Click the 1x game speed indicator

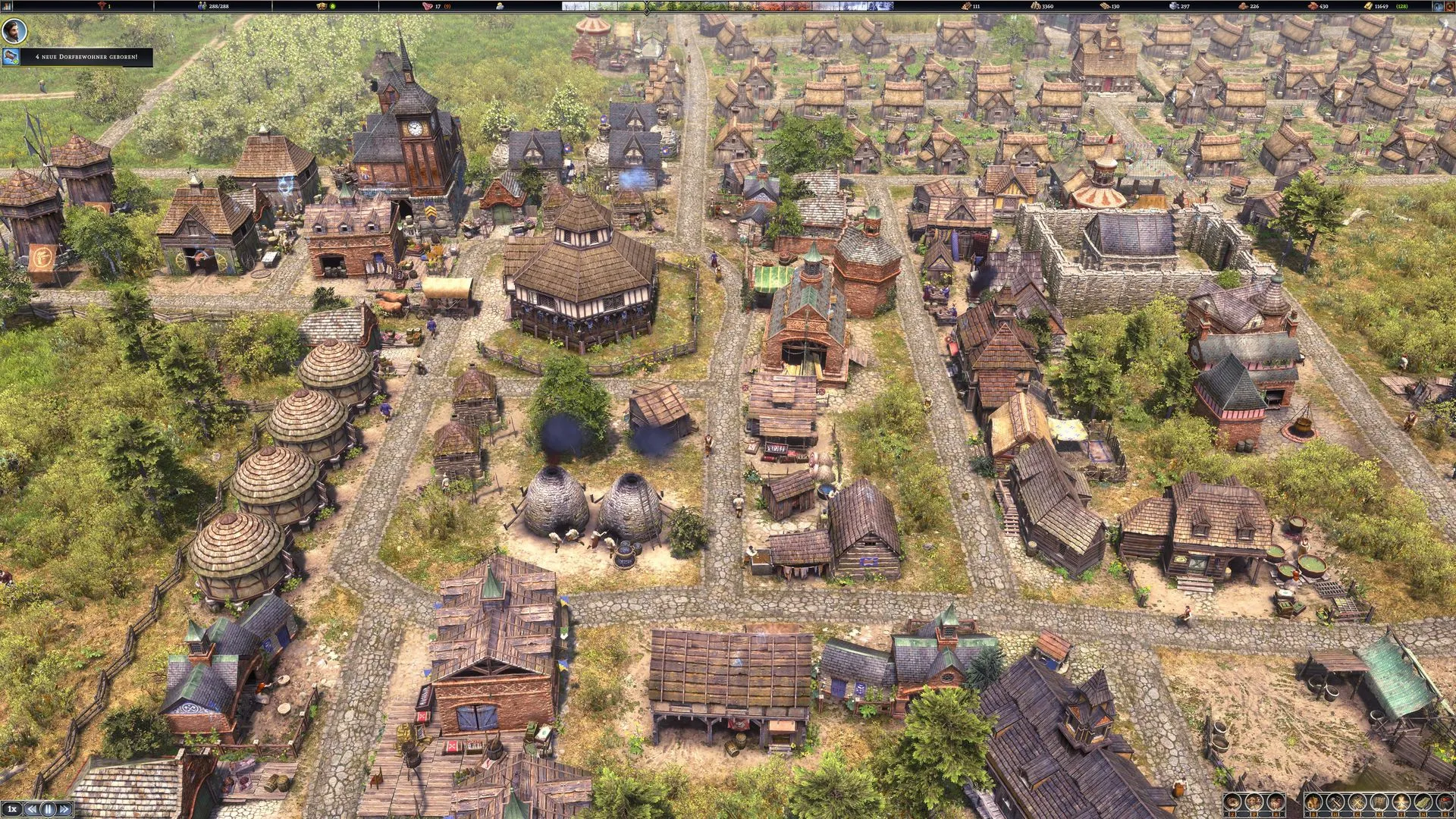12,808
